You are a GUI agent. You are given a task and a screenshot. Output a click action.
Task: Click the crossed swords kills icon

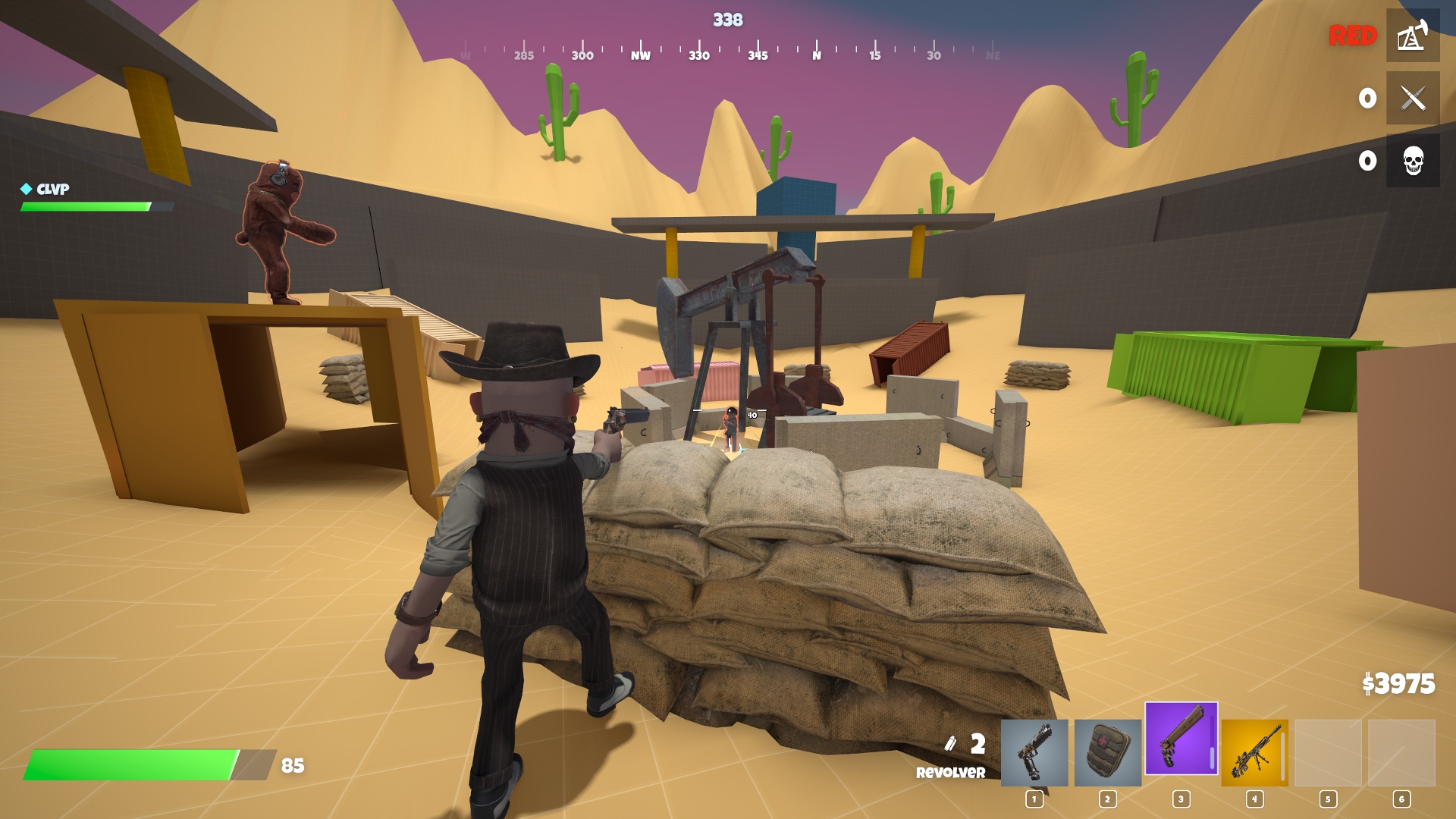[x=1413, y=98]
